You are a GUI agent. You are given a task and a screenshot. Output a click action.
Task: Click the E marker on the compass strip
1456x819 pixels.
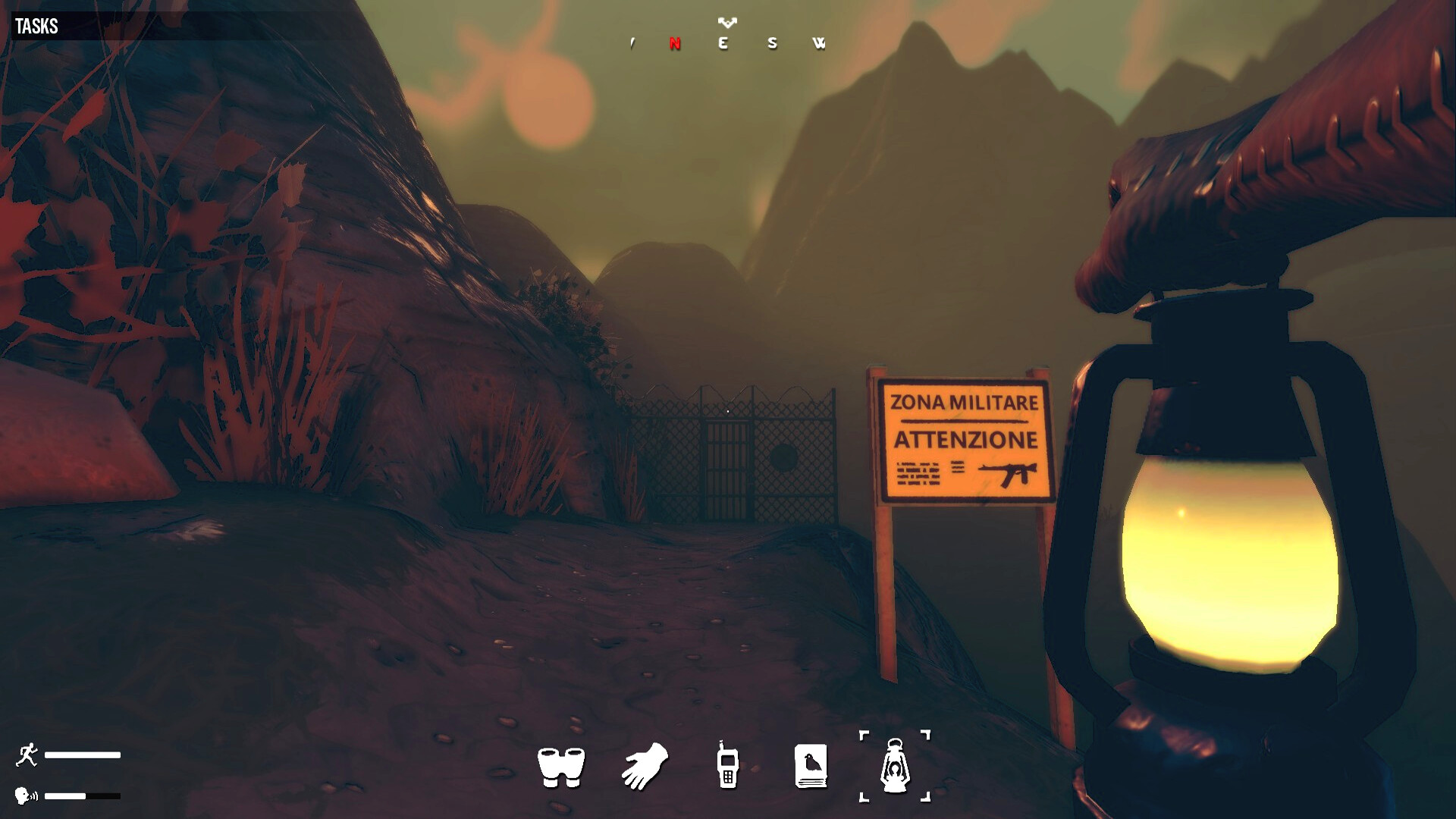[x=723, y=44]
